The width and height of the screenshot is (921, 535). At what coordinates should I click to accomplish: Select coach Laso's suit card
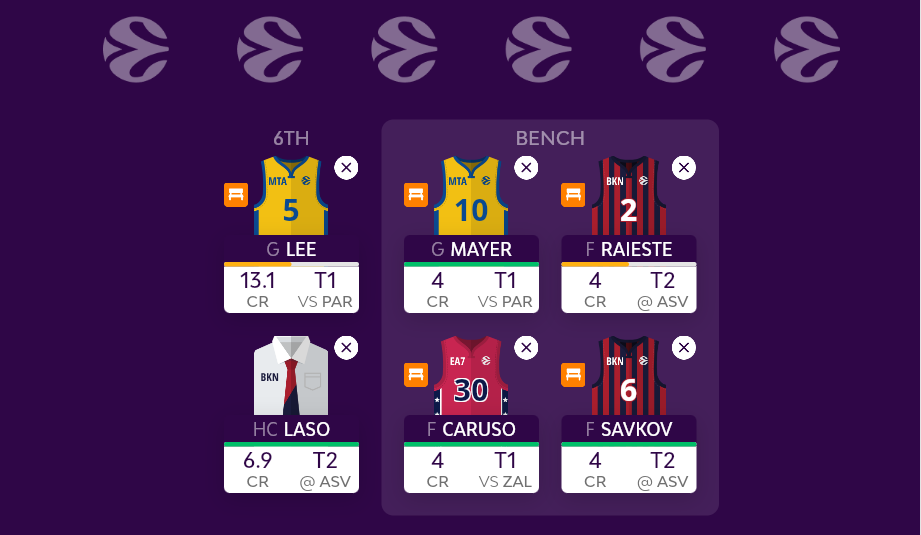point(291,378)
